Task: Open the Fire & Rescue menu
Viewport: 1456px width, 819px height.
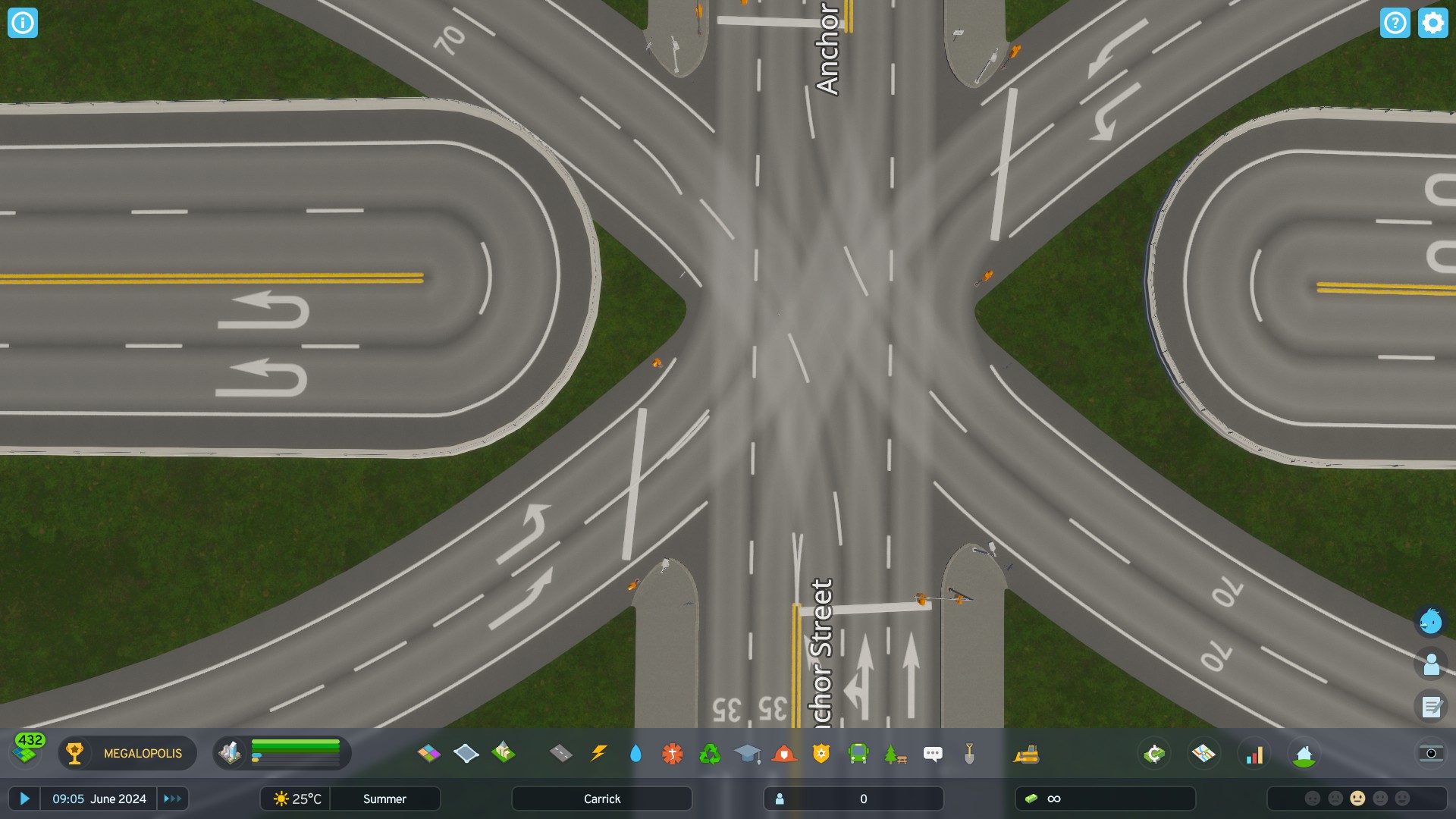Action: (783, 753)
